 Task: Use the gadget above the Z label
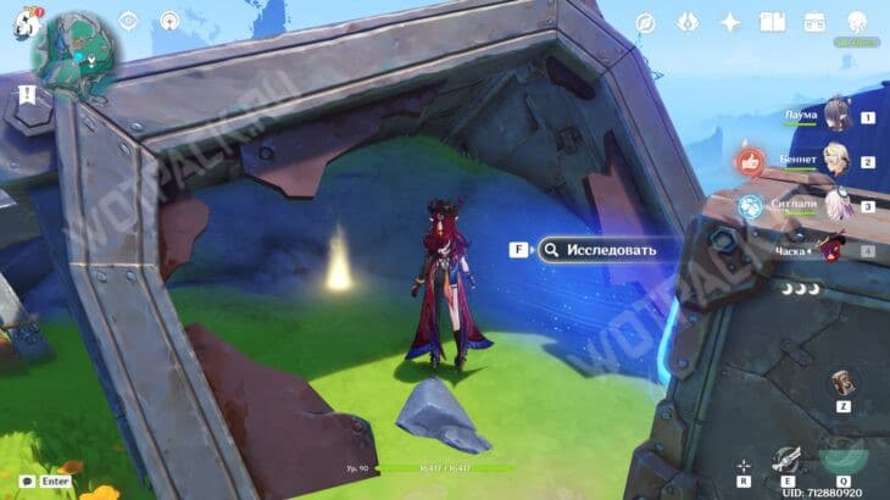coord(842,383)
